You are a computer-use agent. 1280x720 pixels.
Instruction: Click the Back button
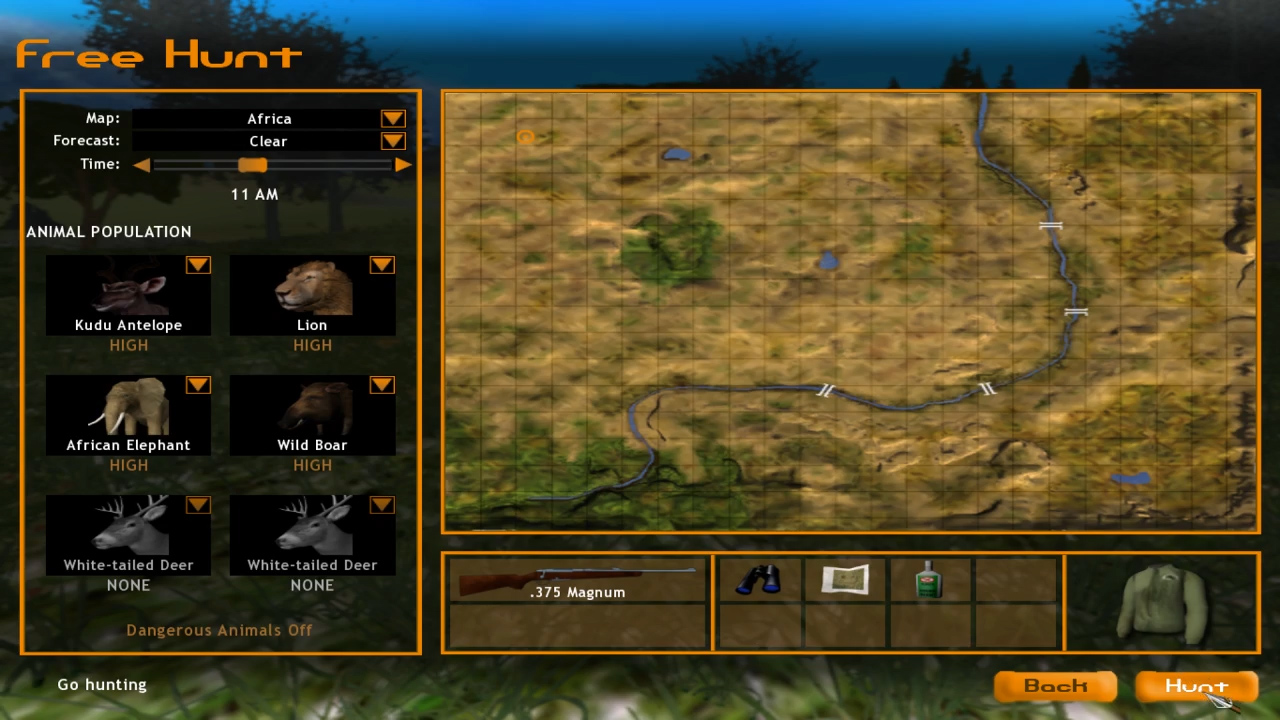[x=1055, y=686]
